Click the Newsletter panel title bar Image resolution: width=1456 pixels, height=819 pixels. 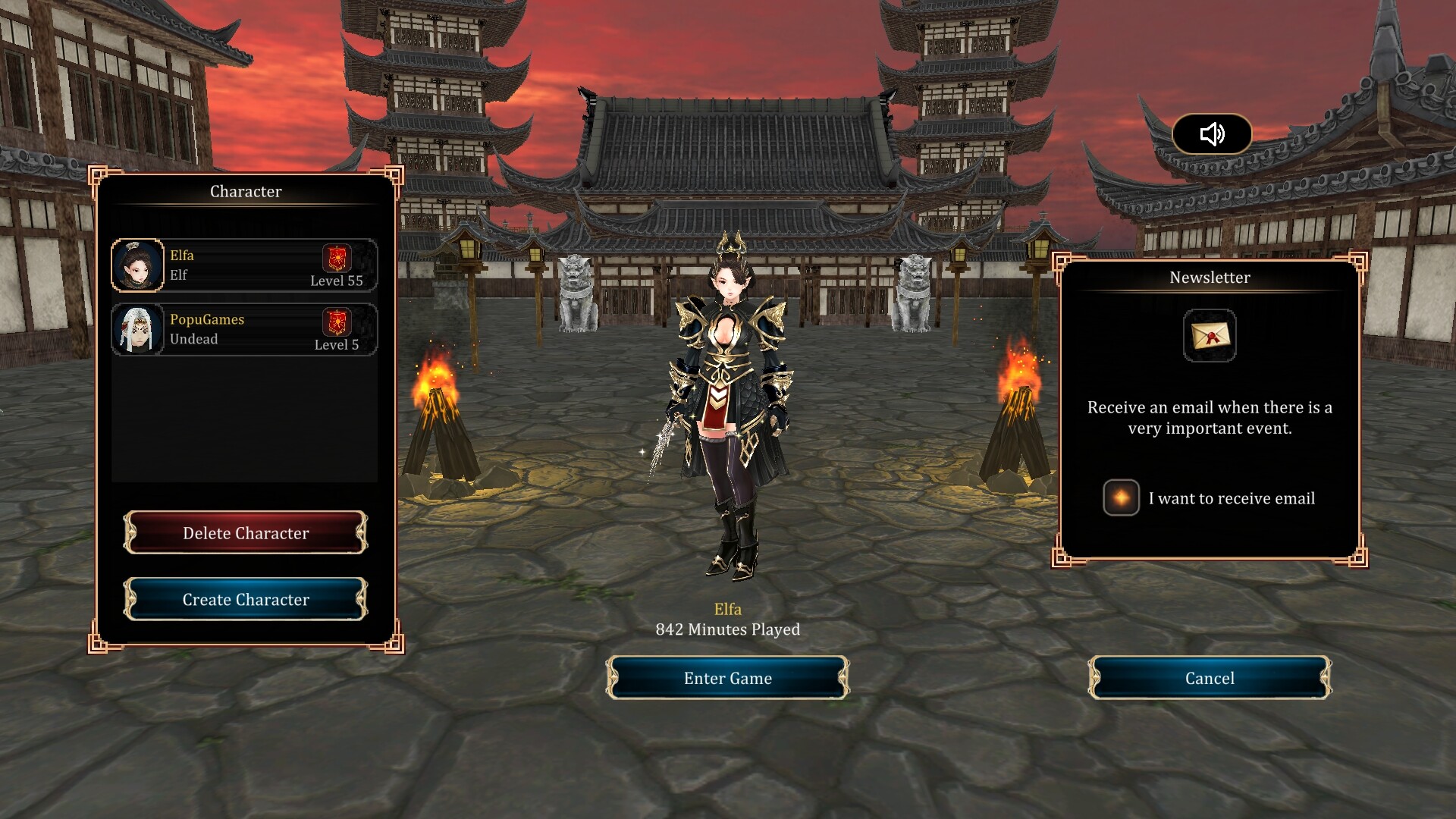point(1209,278)
